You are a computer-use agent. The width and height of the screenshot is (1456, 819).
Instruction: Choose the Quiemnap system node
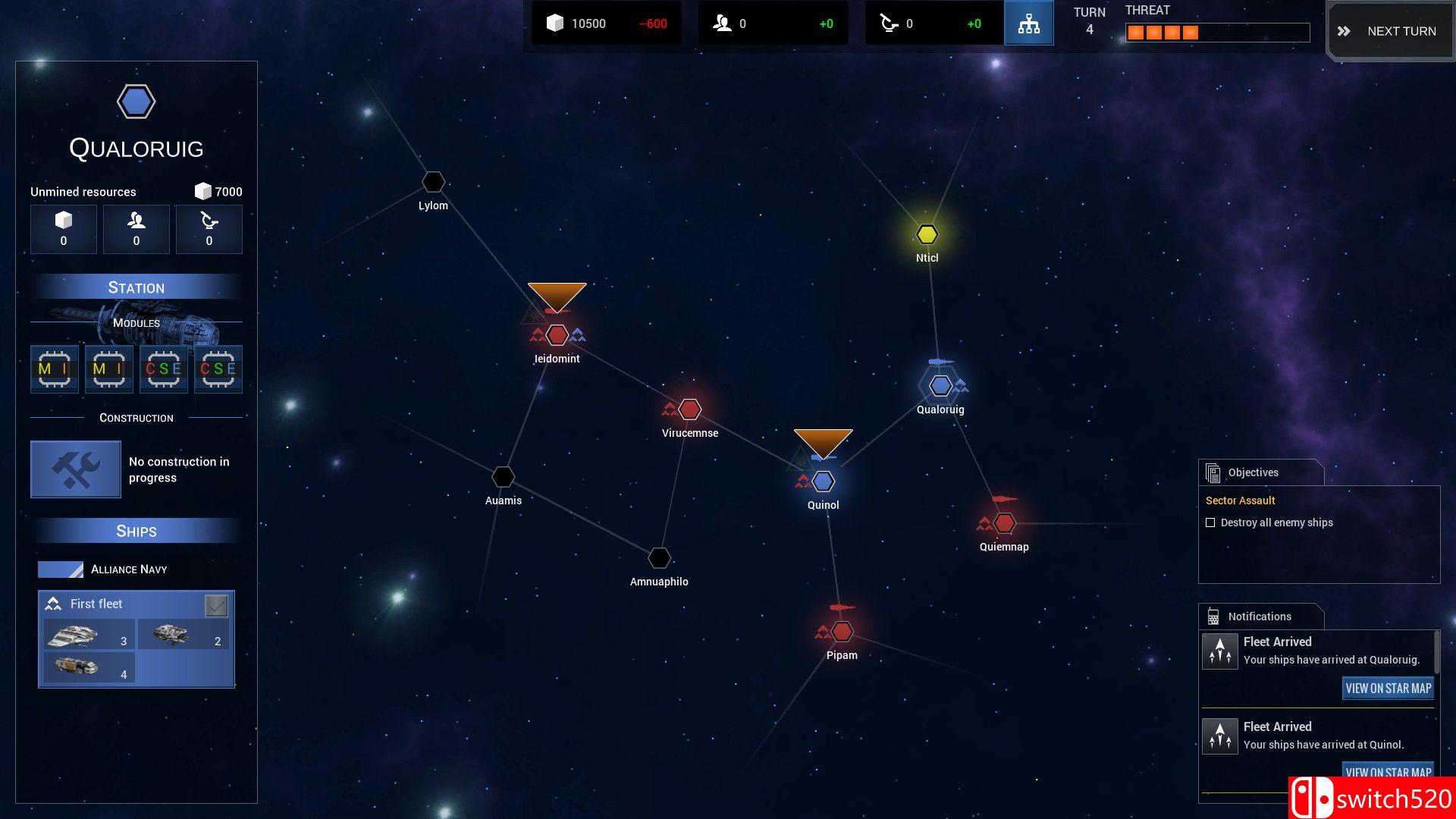click(x=1004, y=523)
